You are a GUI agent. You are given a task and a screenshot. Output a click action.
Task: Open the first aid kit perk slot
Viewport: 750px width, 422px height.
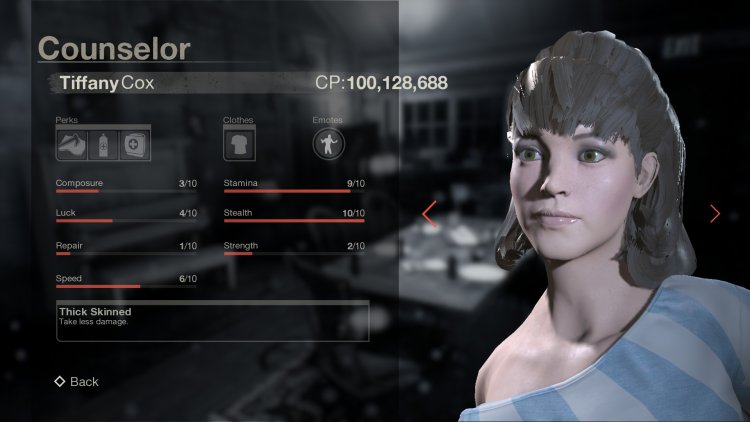(x=135, y=144)
